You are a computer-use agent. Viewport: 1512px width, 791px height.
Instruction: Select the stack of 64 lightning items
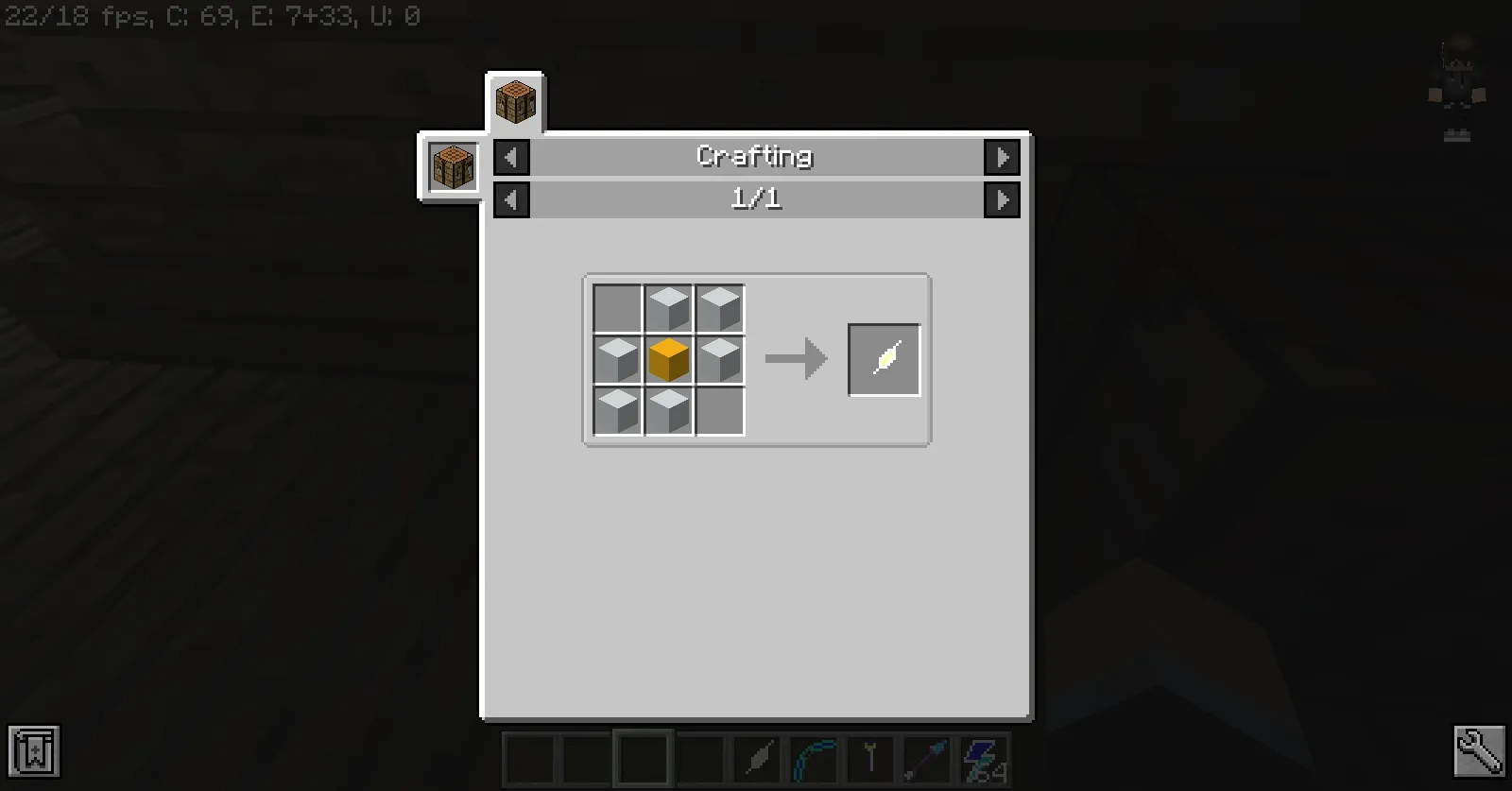[x=983, y=756]
